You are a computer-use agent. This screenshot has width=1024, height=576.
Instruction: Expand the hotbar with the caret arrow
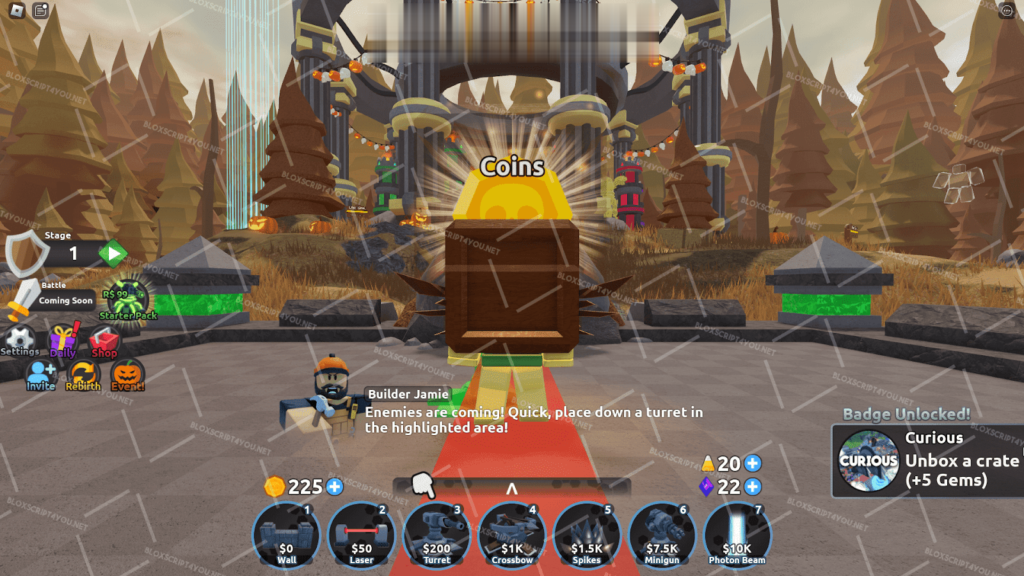click(x=511, y=489)
